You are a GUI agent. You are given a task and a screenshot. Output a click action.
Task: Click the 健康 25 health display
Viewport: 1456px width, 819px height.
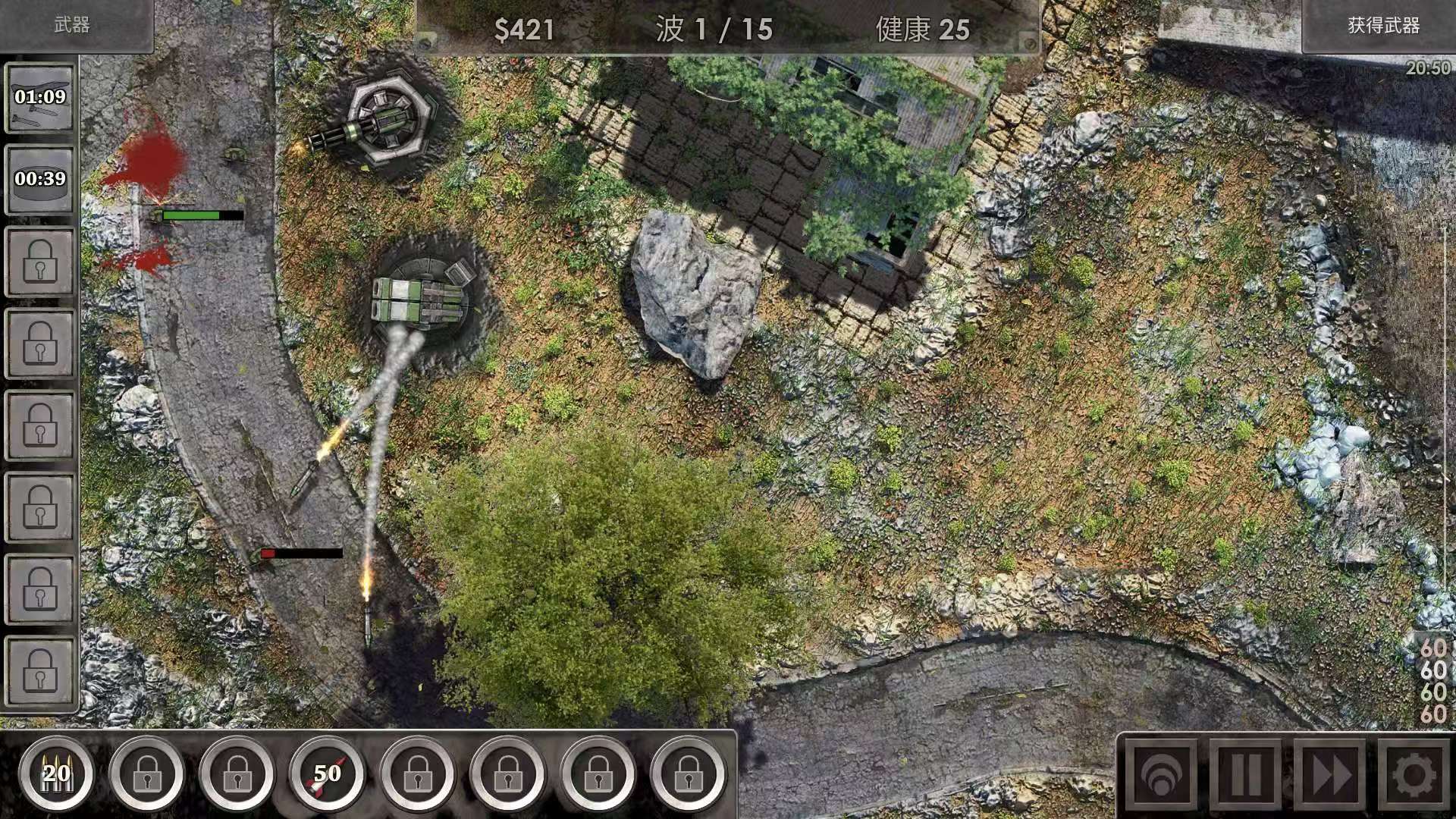pyautogui.click(x=924, y=31)
